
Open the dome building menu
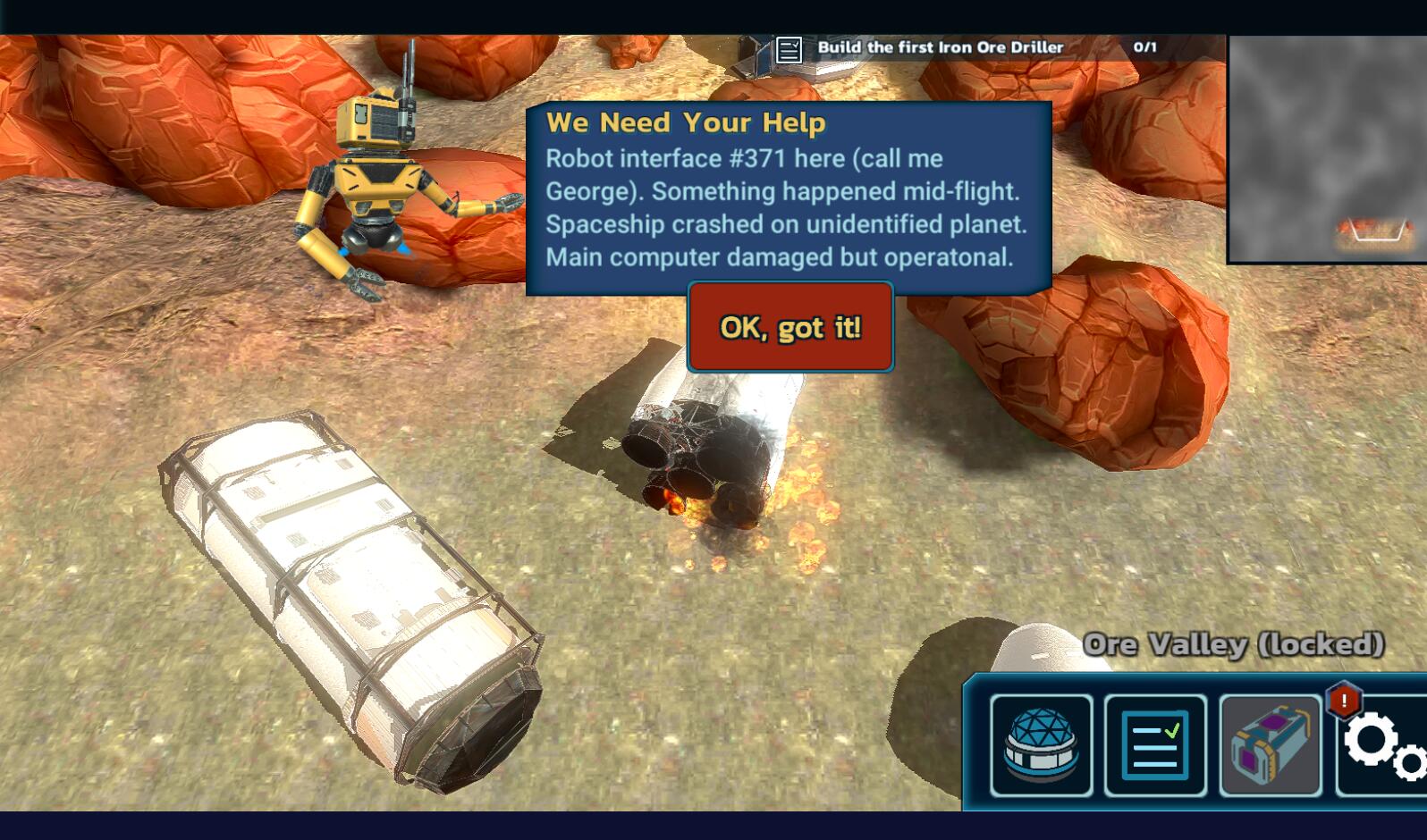(x=1041, y=745)
